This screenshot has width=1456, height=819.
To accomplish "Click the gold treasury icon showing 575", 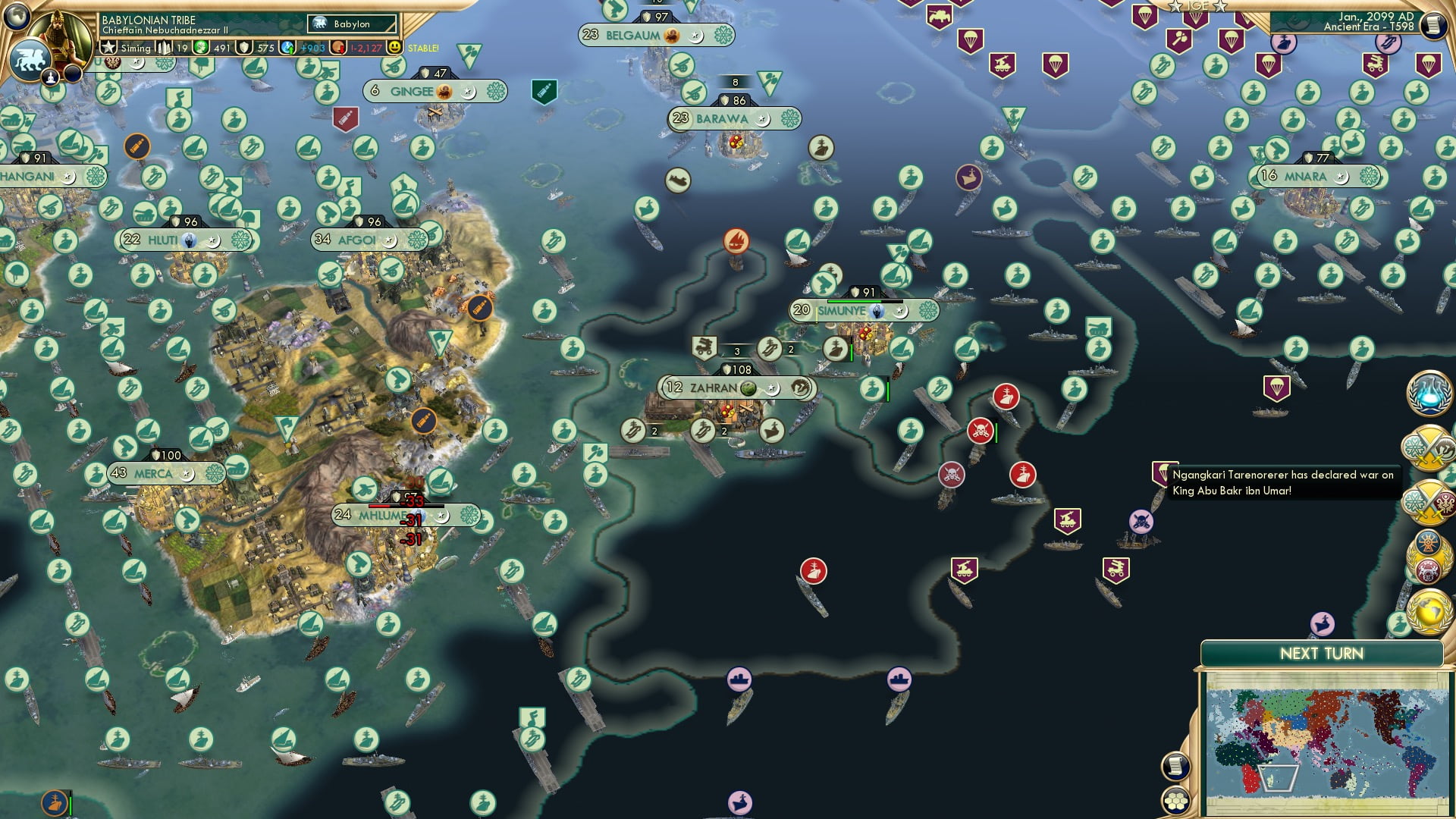I will 244,47.
